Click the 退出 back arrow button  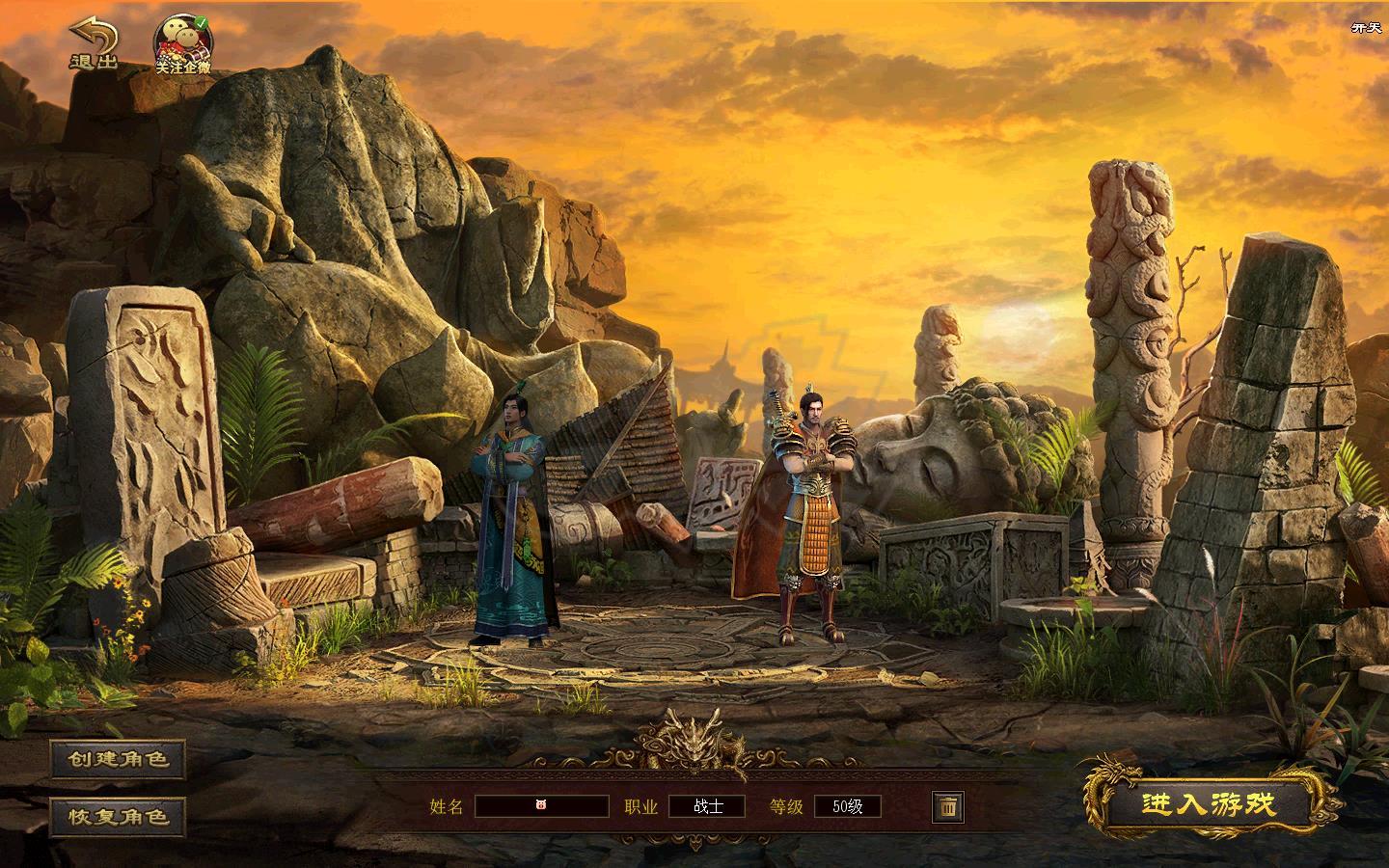pos(93,44)
